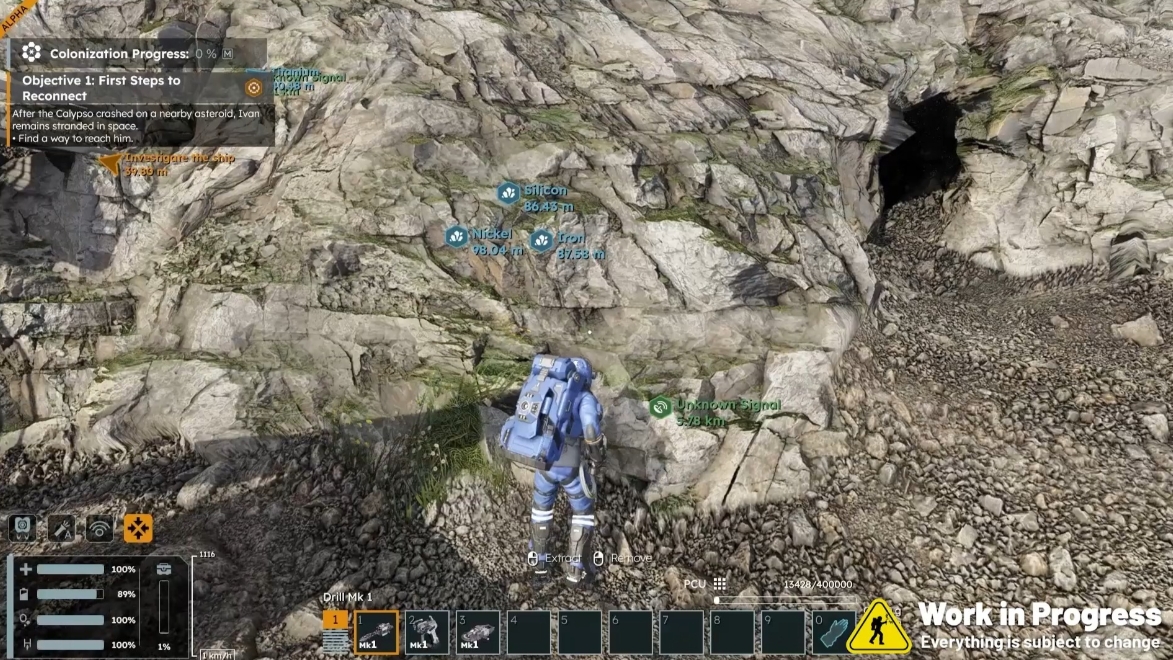Screen dimensions: 1173x660
Task: Click the orange objective tracking hexagon icon
Action: (253, 88)
